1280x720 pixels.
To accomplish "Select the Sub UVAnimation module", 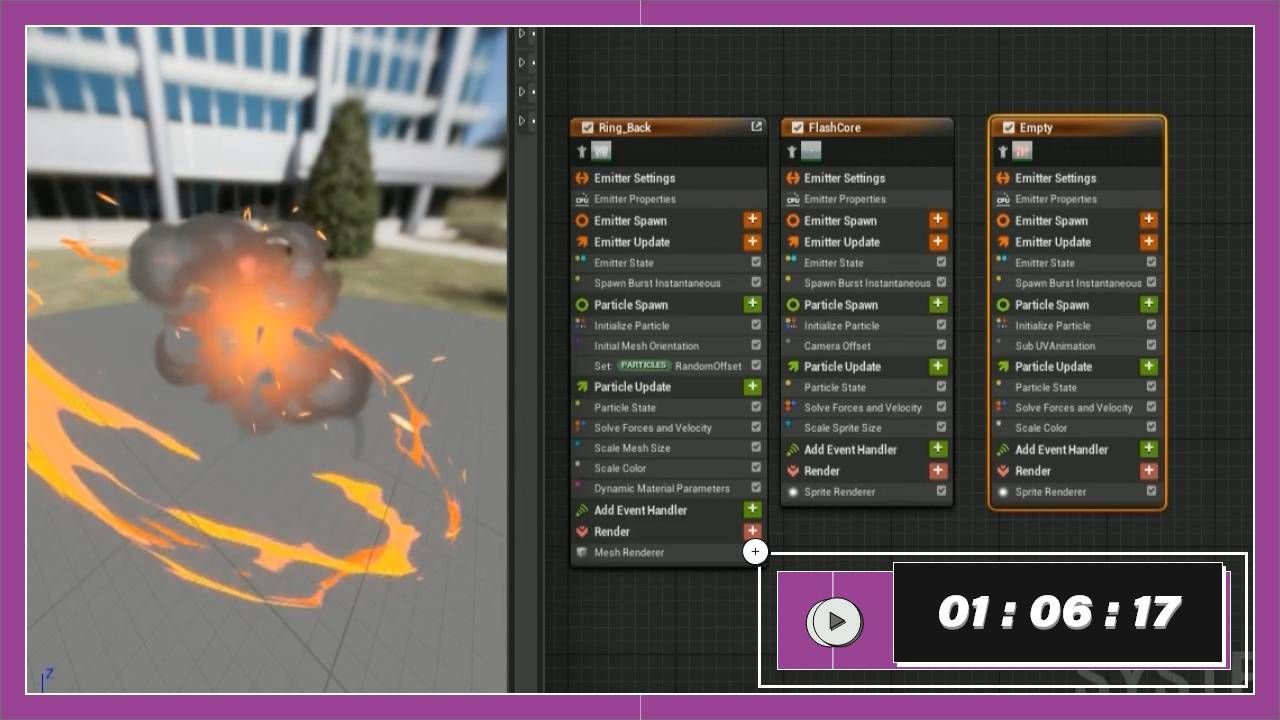I will 1054,346.
